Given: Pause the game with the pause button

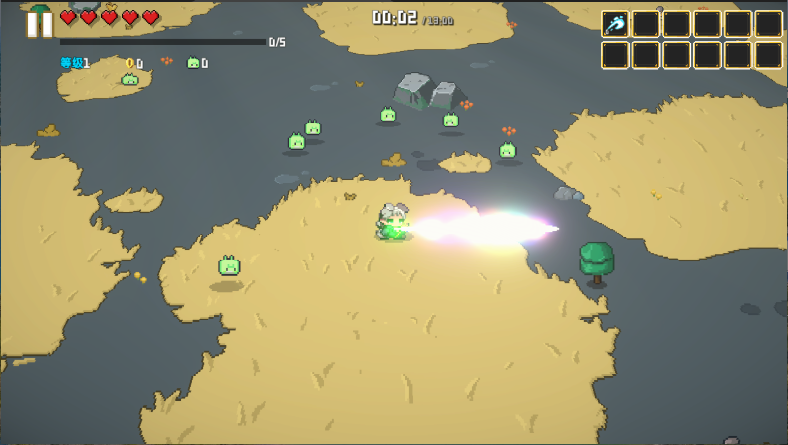Looking at the screenshot, I should (x=40, y=24).
